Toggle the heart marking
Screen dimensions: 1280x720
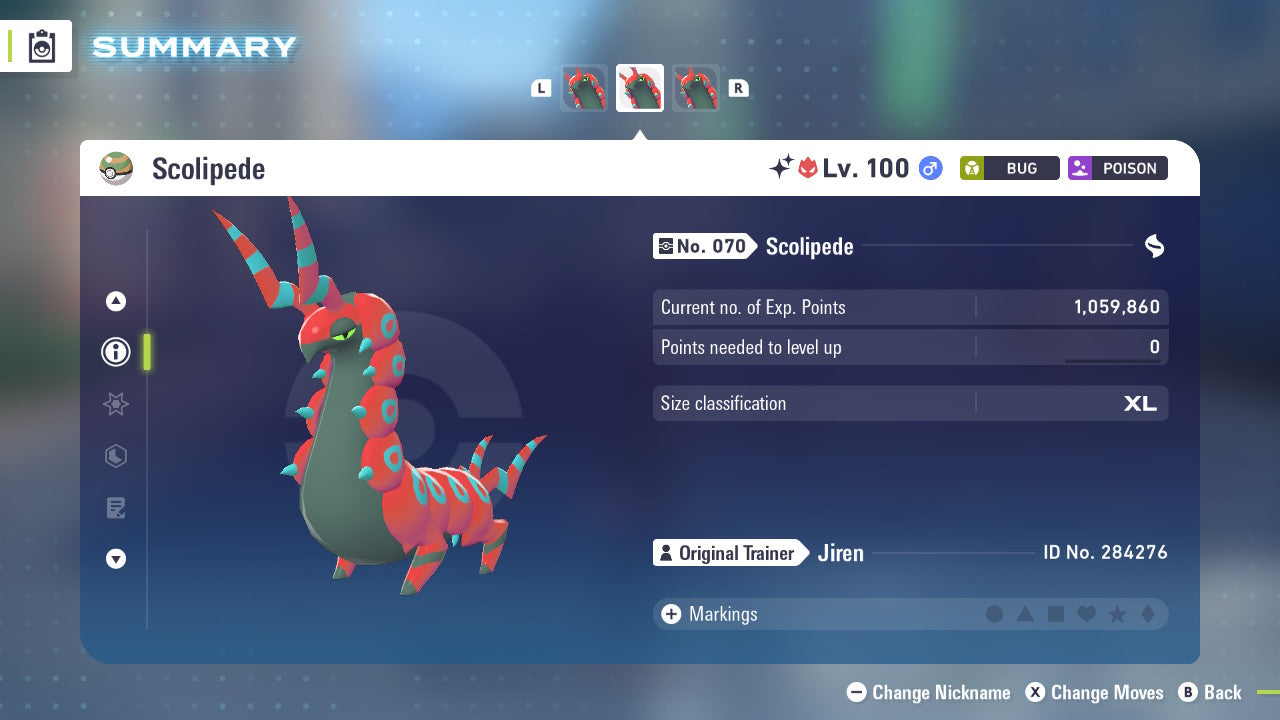point(1086,614)
